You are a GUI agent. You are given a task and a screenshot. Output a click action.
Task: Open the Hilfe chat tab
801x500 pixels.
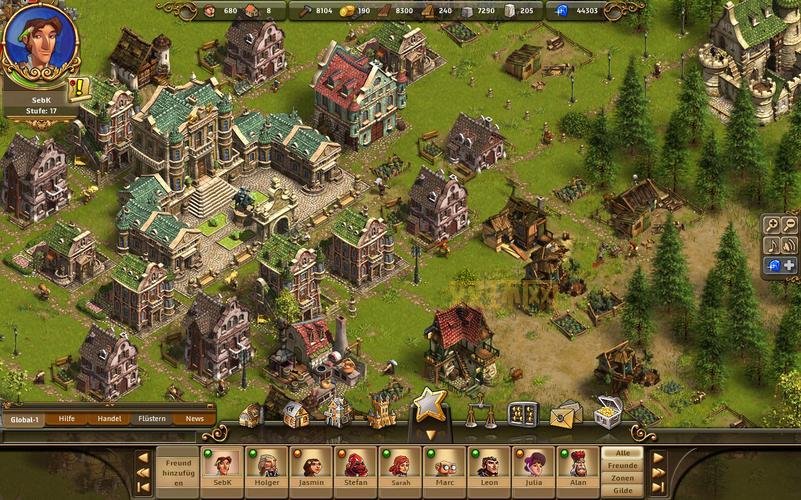pyautogui.click(x=67, y=419)
